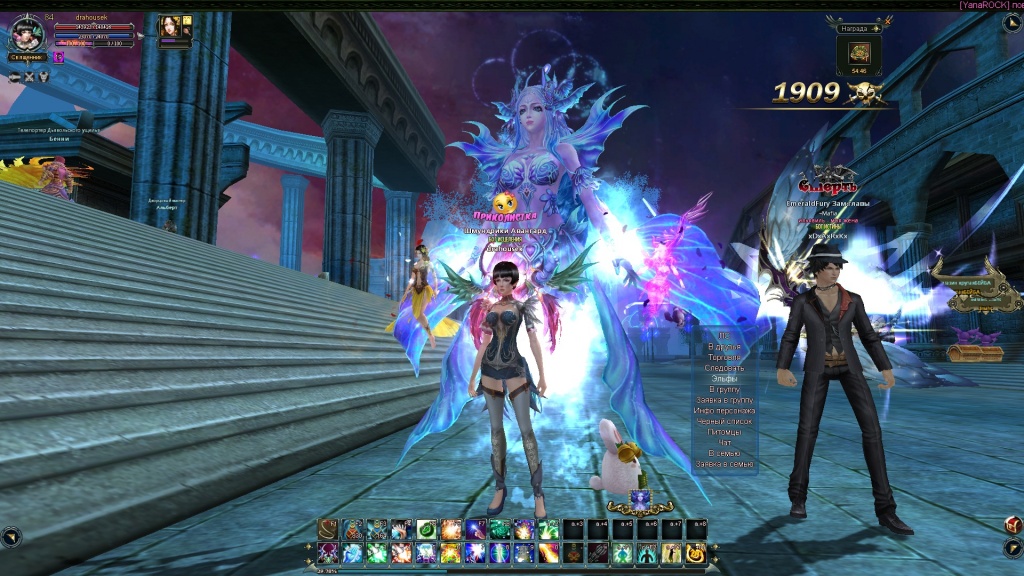The image size is (1024, 576).
Task: Select "Чат" from the player menu
Action: (x=725, y=443)
